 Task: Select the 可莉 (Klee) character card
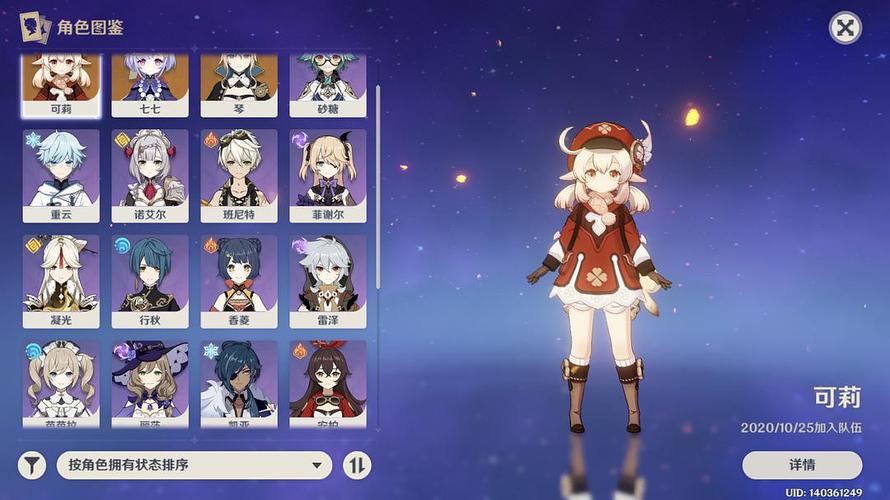tap(60, 84)
